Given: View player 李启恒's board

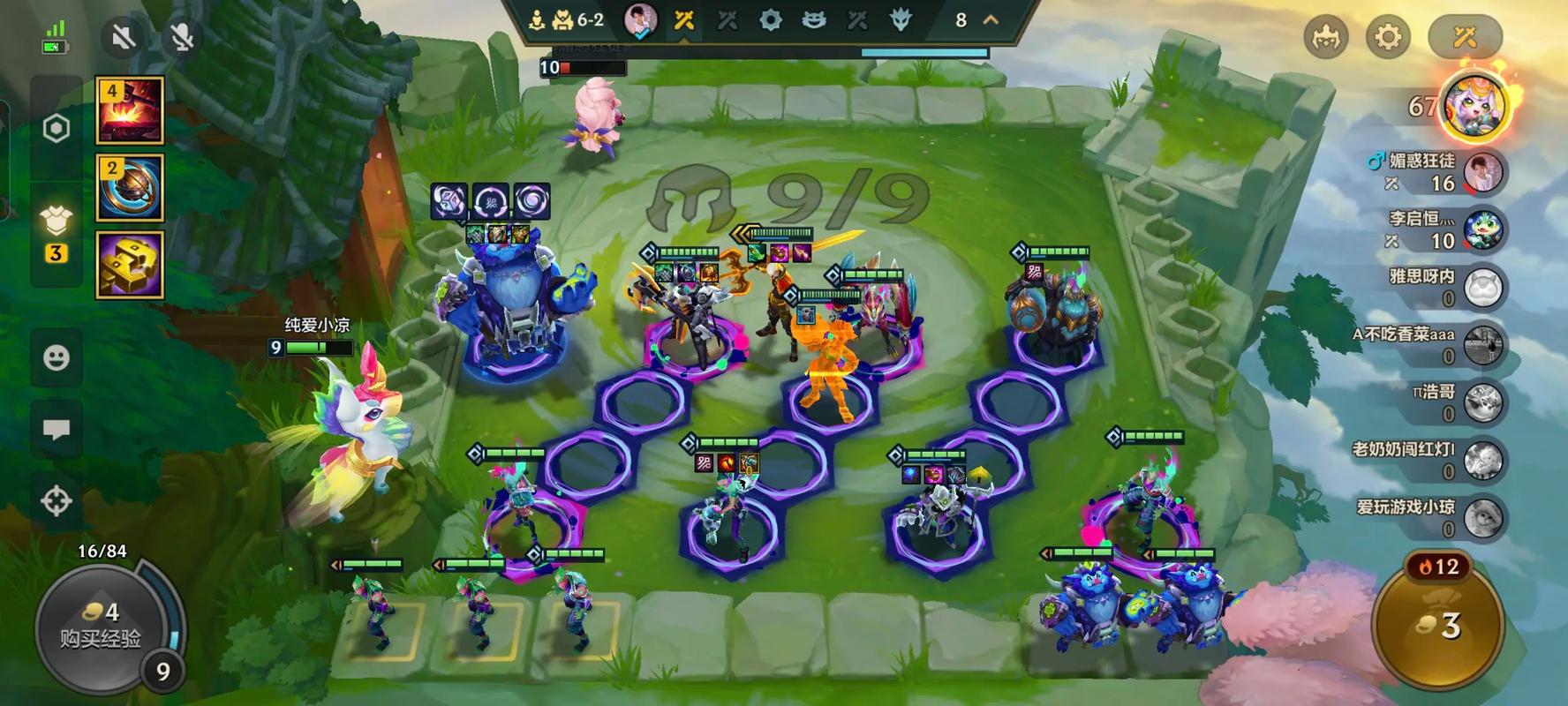Looking at the screenshot, I should (x=1481, y=229).
